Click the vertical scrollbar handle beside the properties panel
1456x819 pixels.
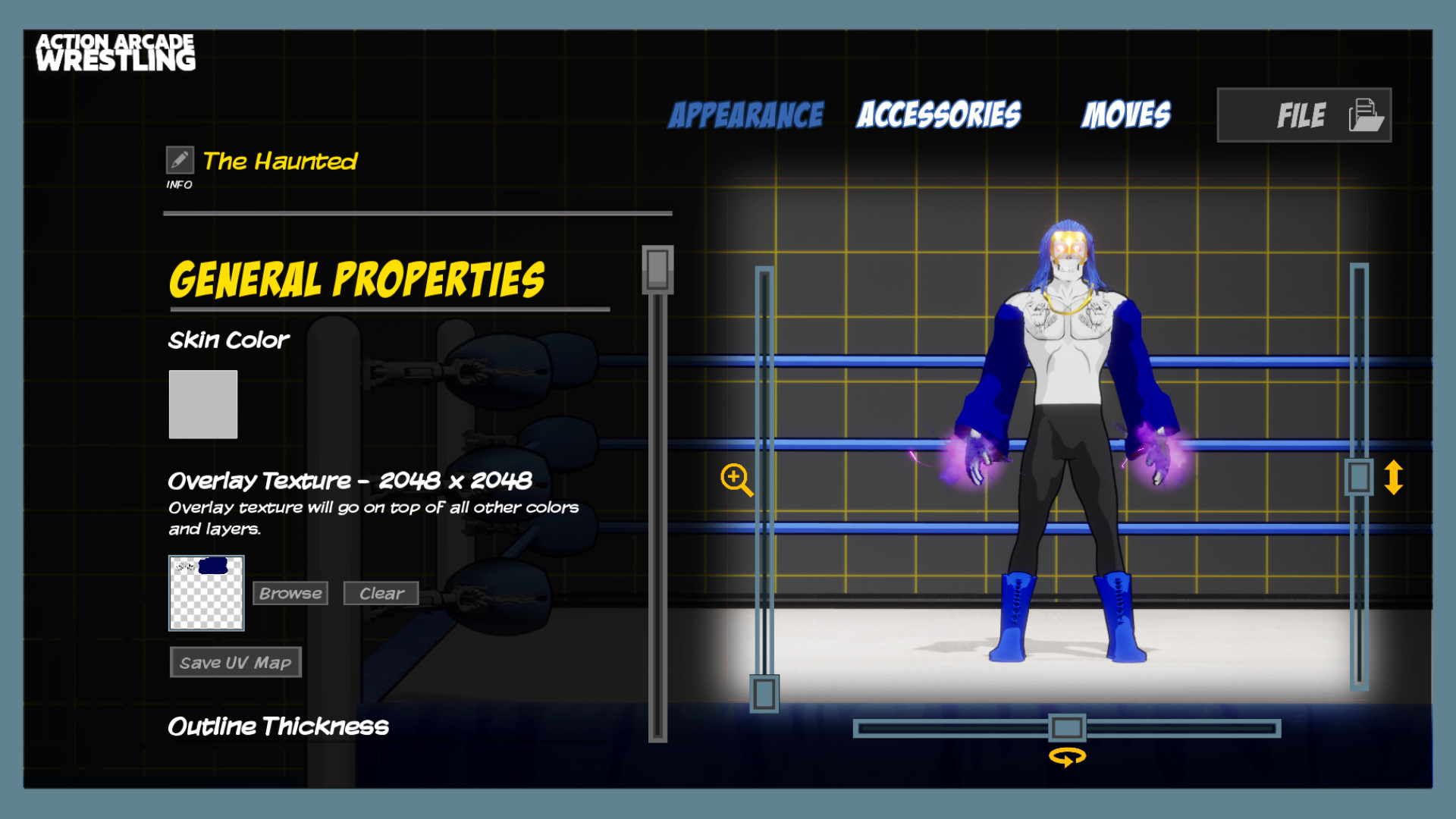coord(657,271)
